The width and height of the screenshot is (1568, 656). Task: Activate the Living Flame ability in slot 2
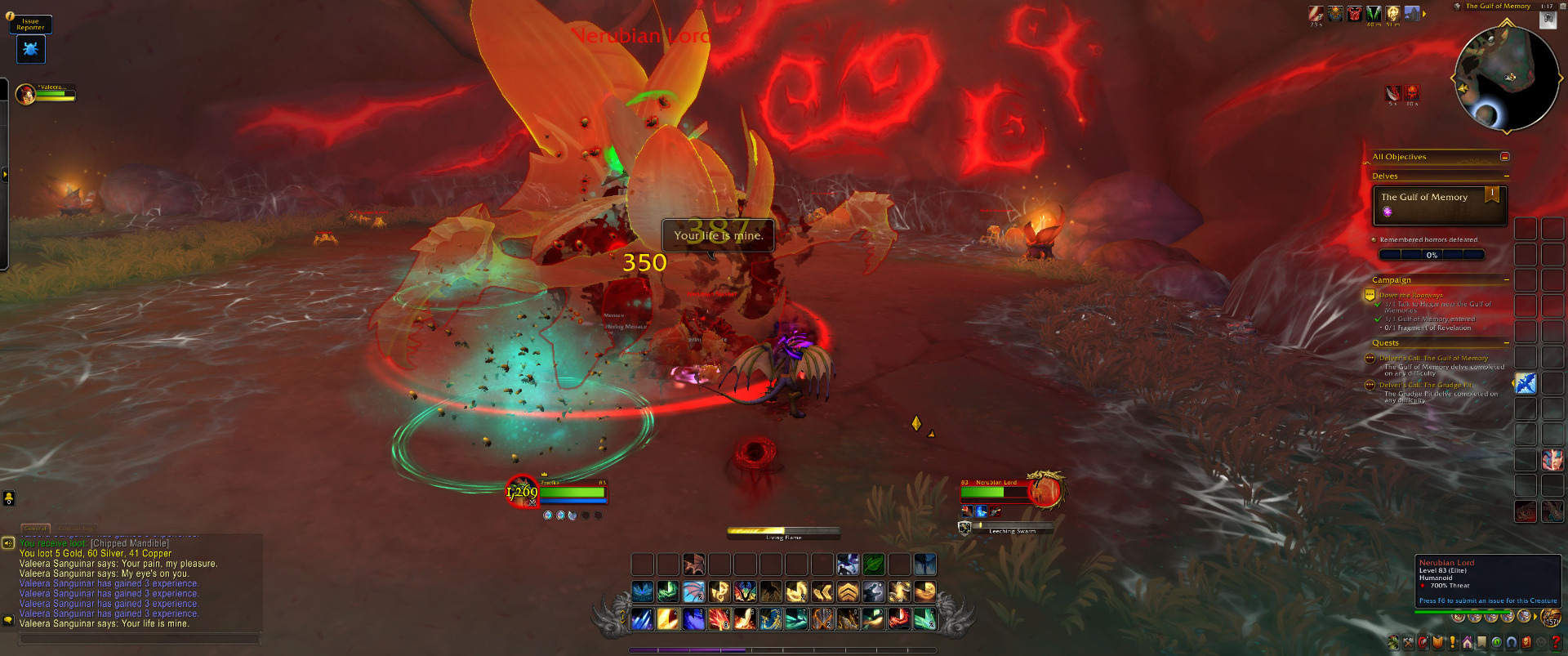click(668, 619)
